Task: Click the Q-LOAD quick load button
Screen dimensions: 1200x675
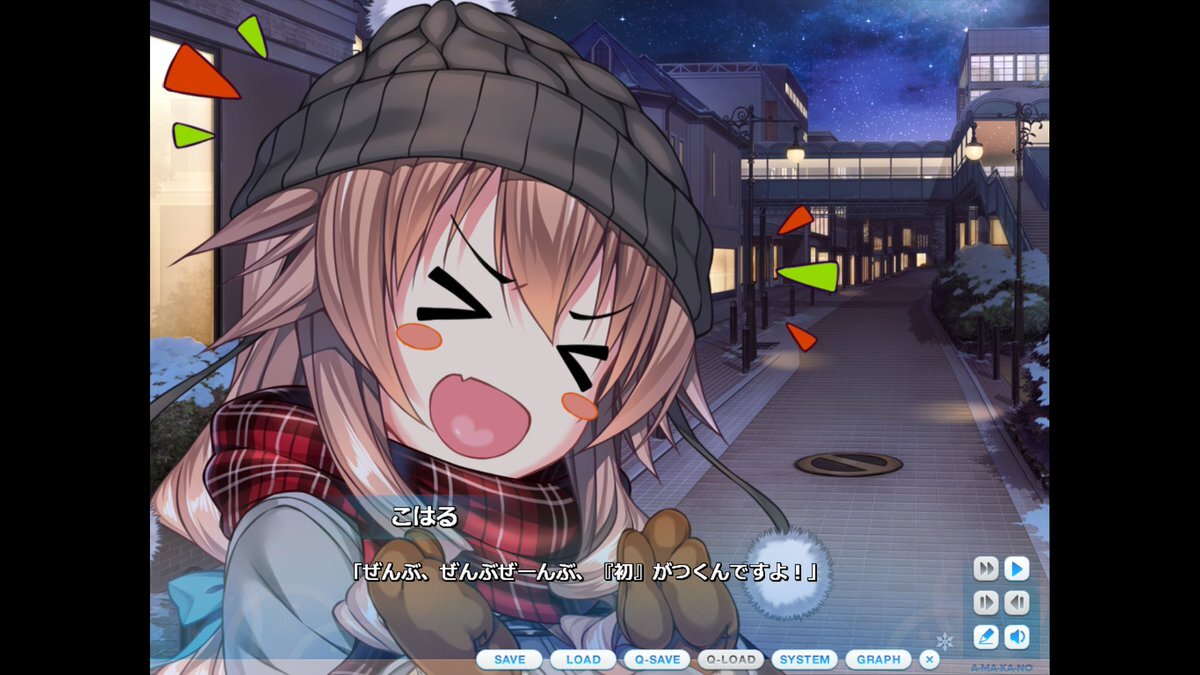Action: coord(731,660)
